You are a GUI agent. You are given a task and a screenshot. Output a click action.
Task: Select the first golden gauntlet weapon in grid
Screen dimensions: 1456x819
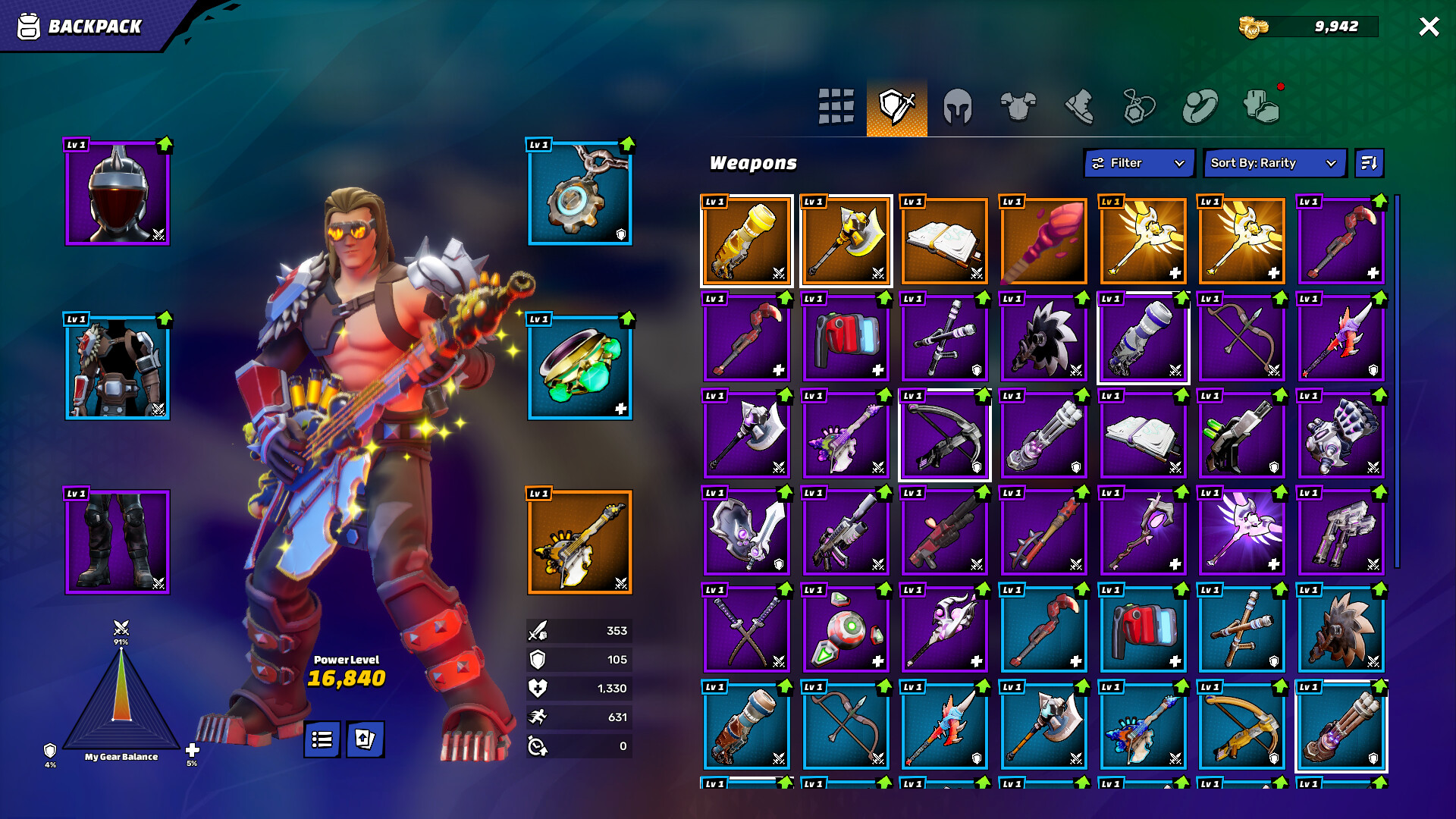746,241
